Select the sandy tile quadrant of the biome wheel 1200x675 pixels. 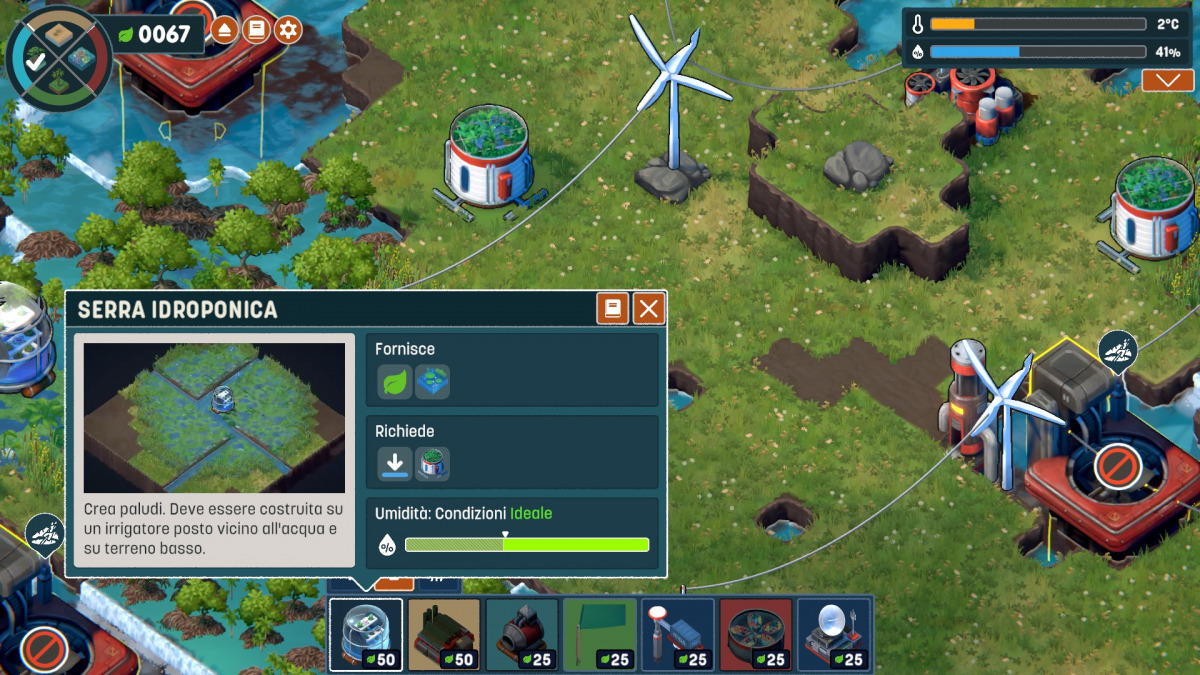[58, 33]
